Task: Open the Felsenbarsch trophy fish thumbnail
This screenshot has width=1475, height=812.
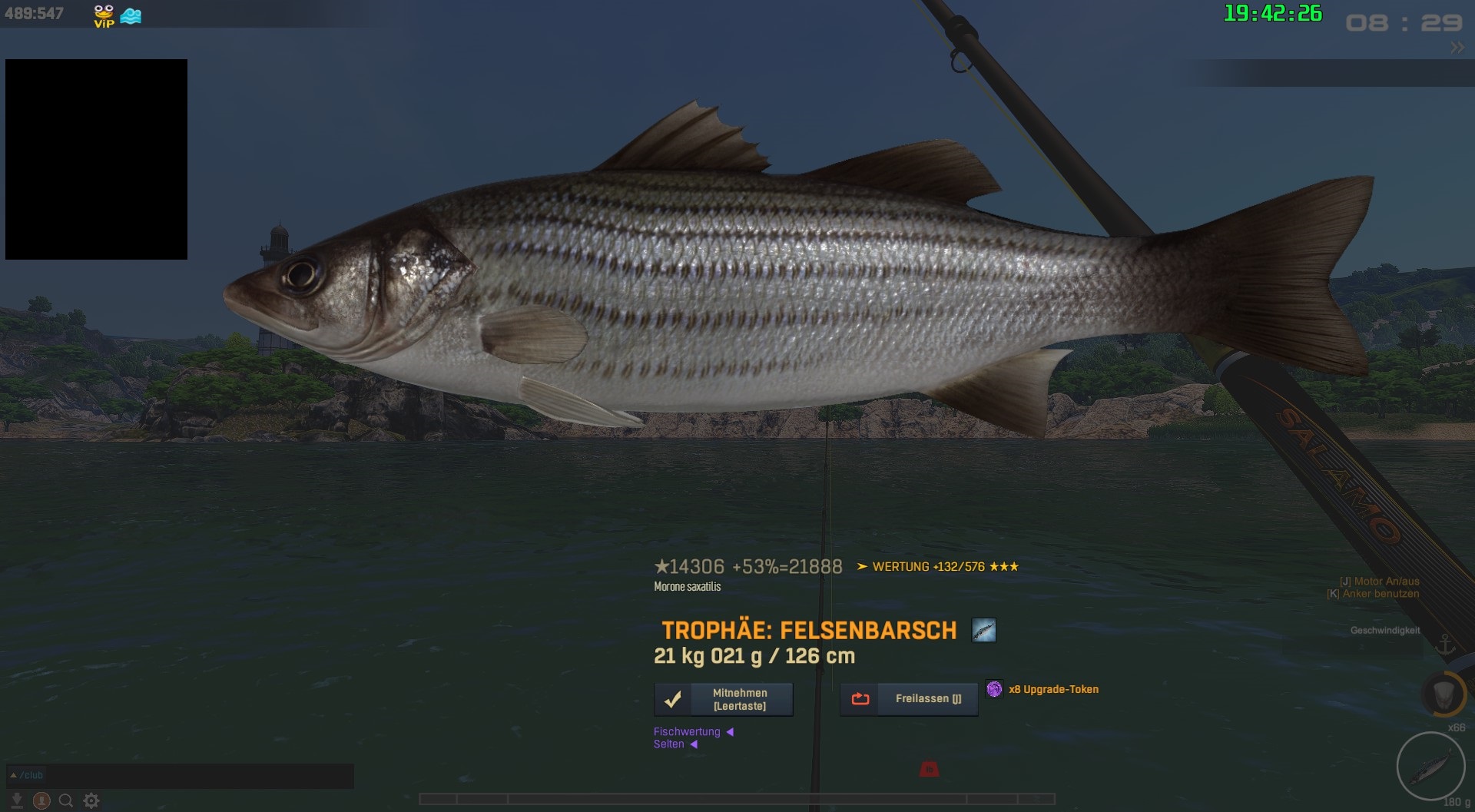Action: click(x=983, y=631)
